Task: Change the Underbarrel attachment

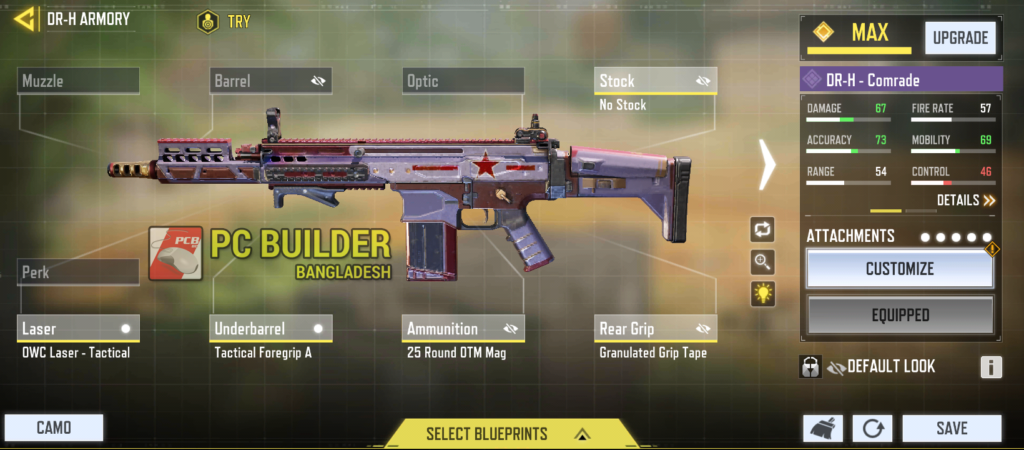Action: pos(270,328)
